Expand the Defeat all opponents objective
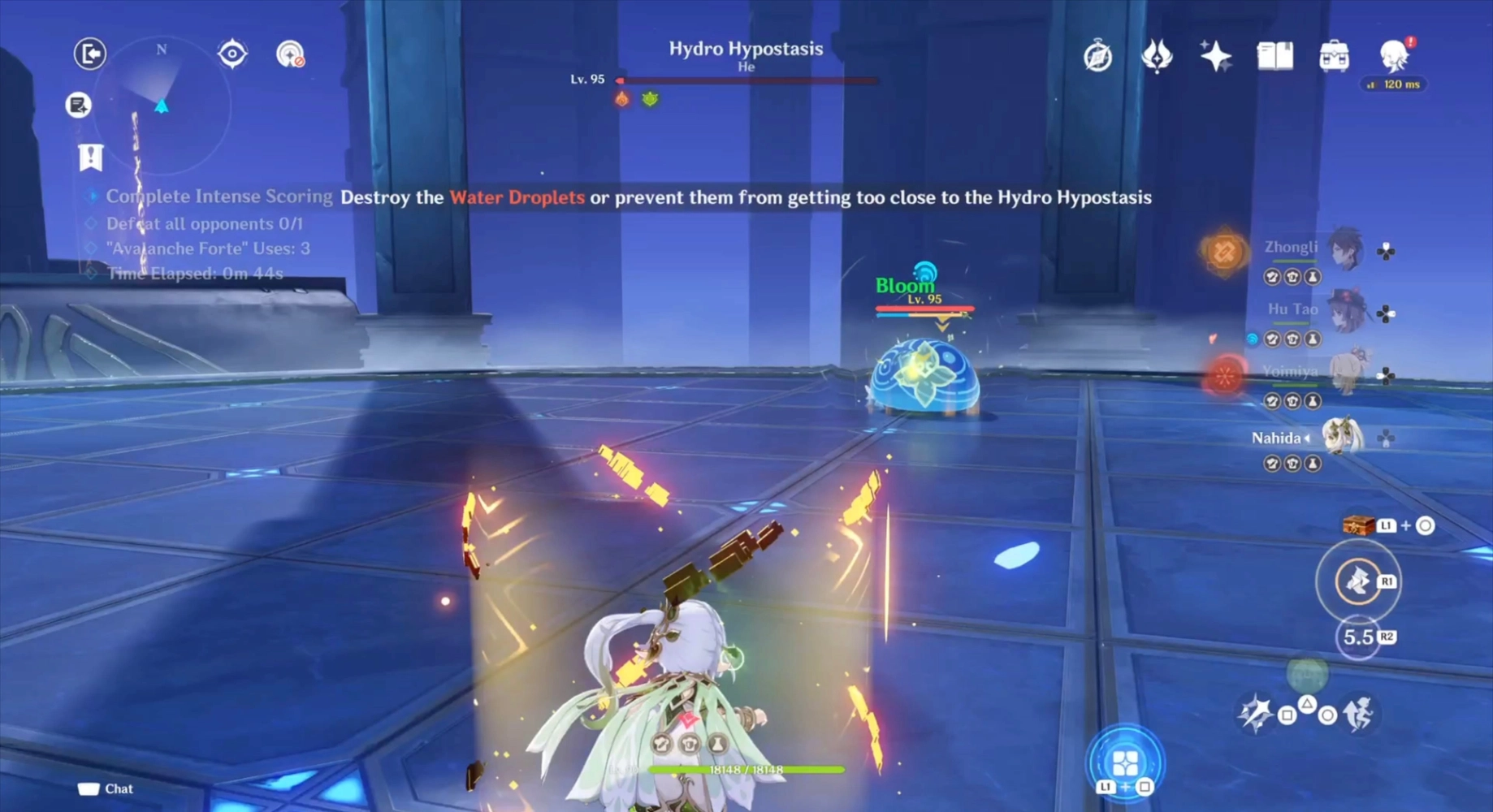Screen dimensions: 1493x812 89,223
